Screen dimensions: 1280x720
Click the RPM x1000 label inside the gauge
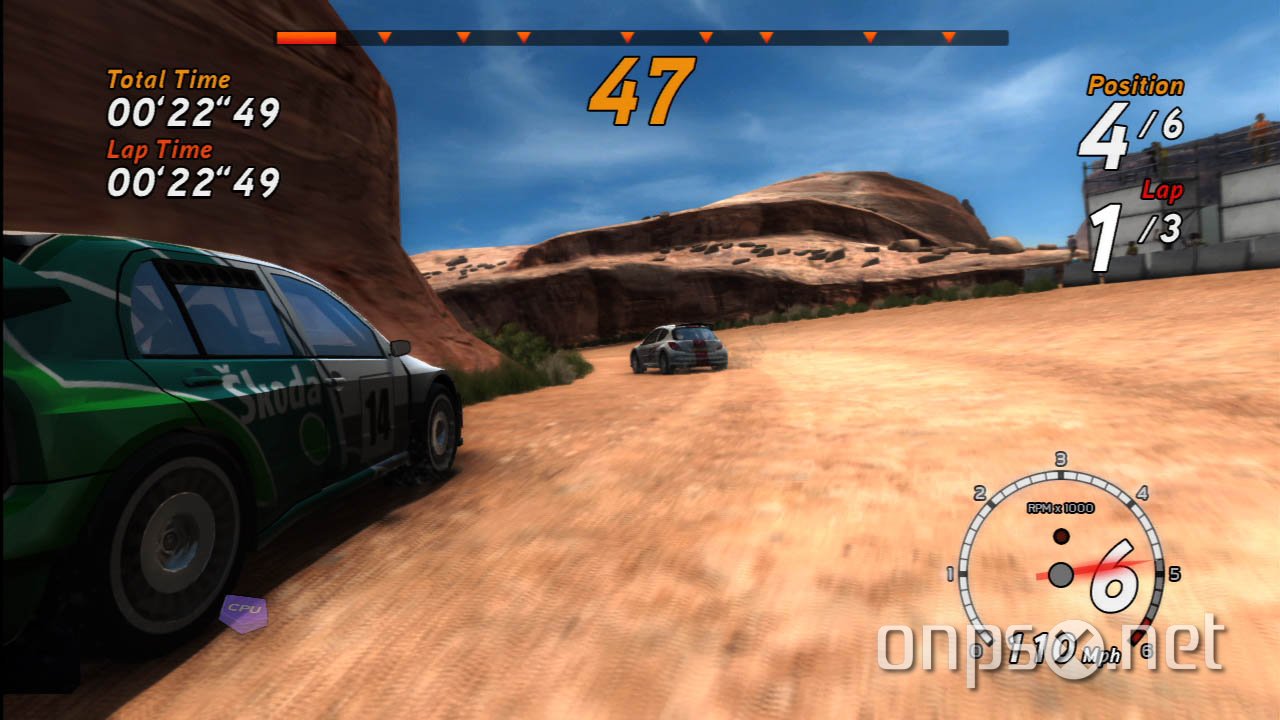(1062, 507)
